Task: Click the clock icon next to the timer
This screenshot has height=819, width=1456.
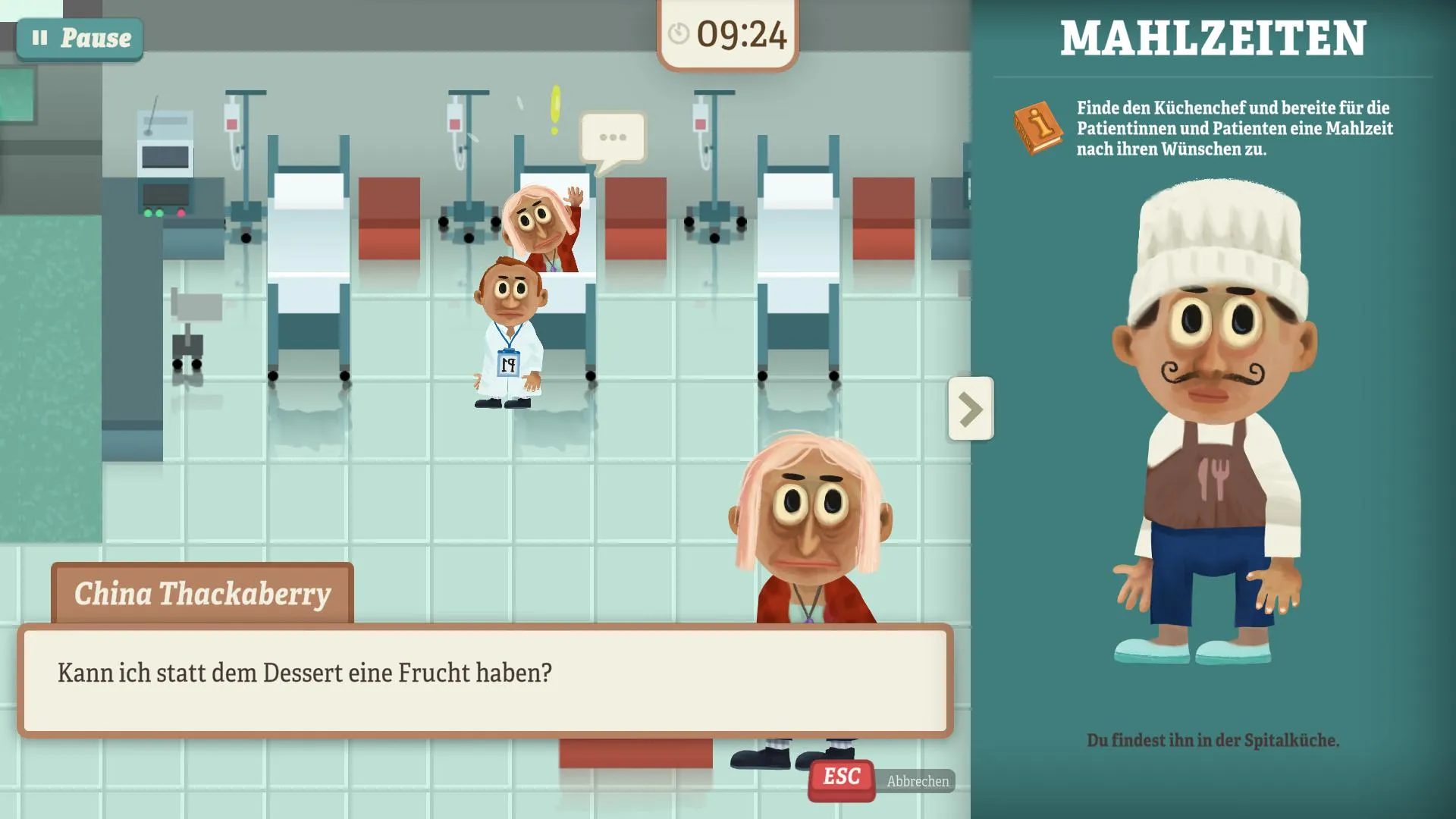Action: (x=679, y=33)
